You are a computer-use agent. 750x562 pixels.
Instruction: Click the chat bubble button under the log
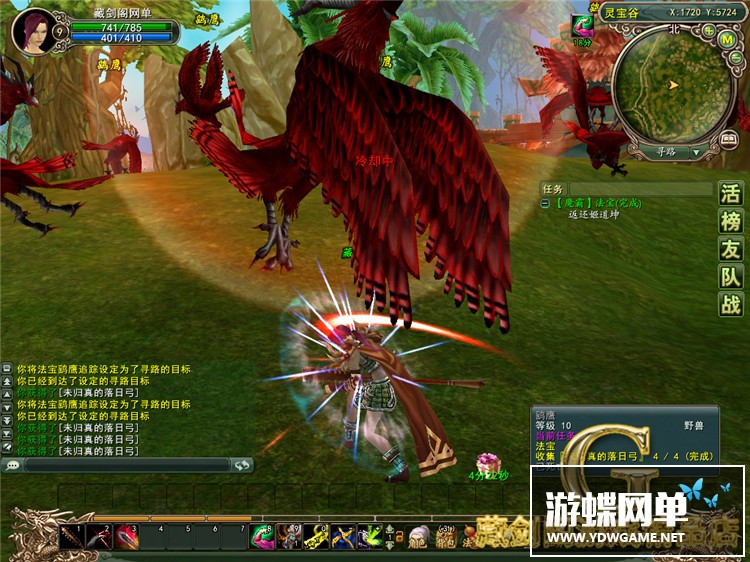[13, 465]
